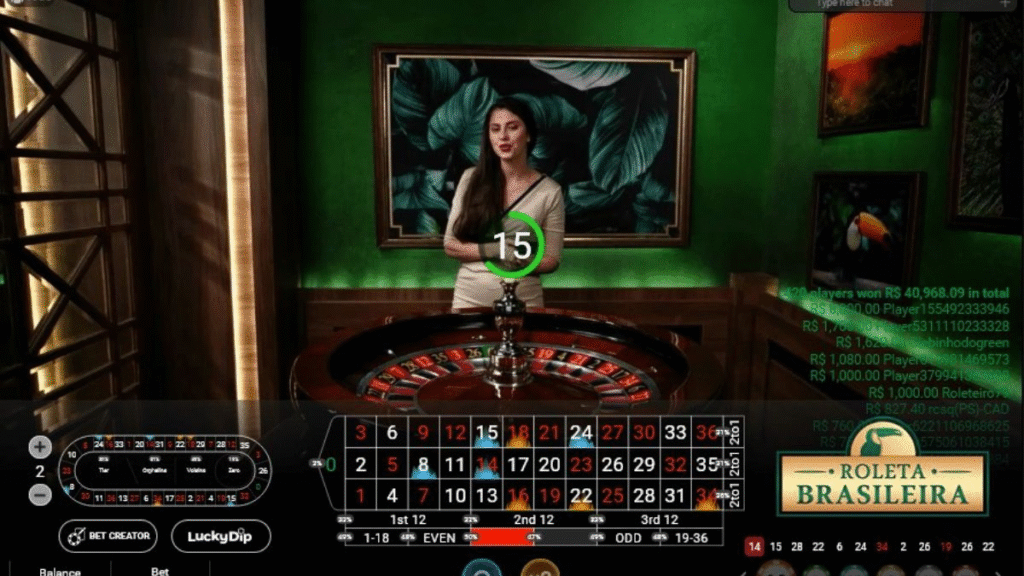The height and width of the screenshot is (576, 1024).
Task: Select the 19-36 high bet
Action: coord(691,538)
